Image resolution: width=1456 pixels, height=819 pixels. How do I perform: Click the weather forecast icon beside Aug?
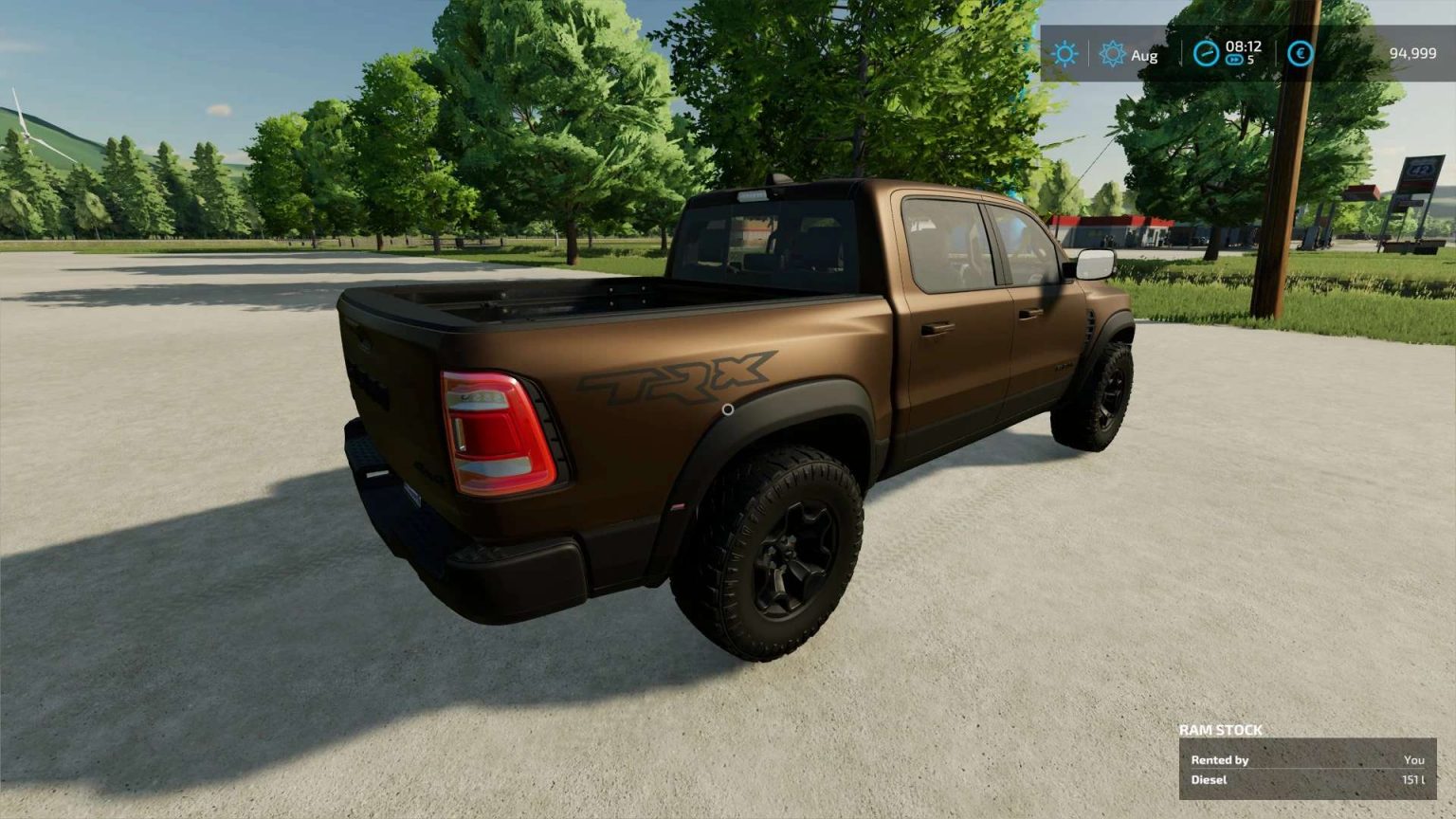pyautogui.click(x=1112, y=55)
